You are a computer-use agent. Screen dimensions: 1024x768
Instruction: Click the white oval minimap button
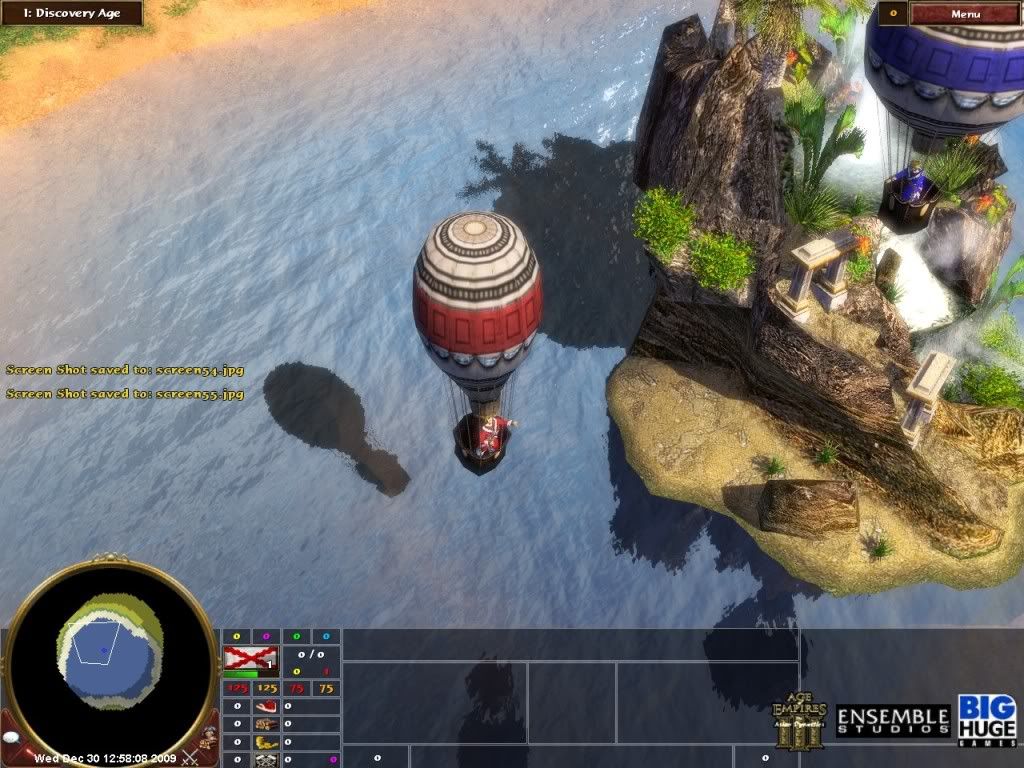[11, 736]
